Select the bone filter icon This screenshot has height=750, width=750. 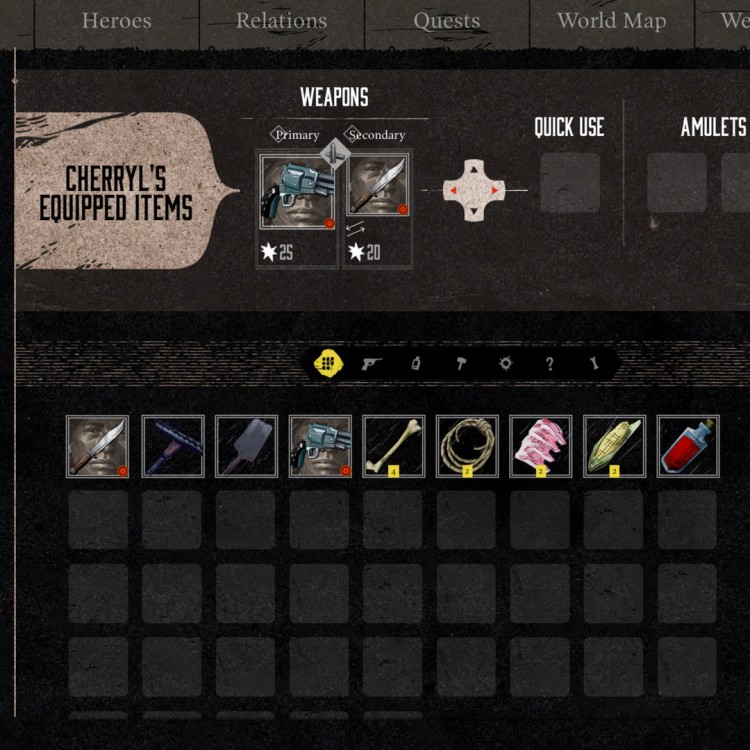click(594, 364)
